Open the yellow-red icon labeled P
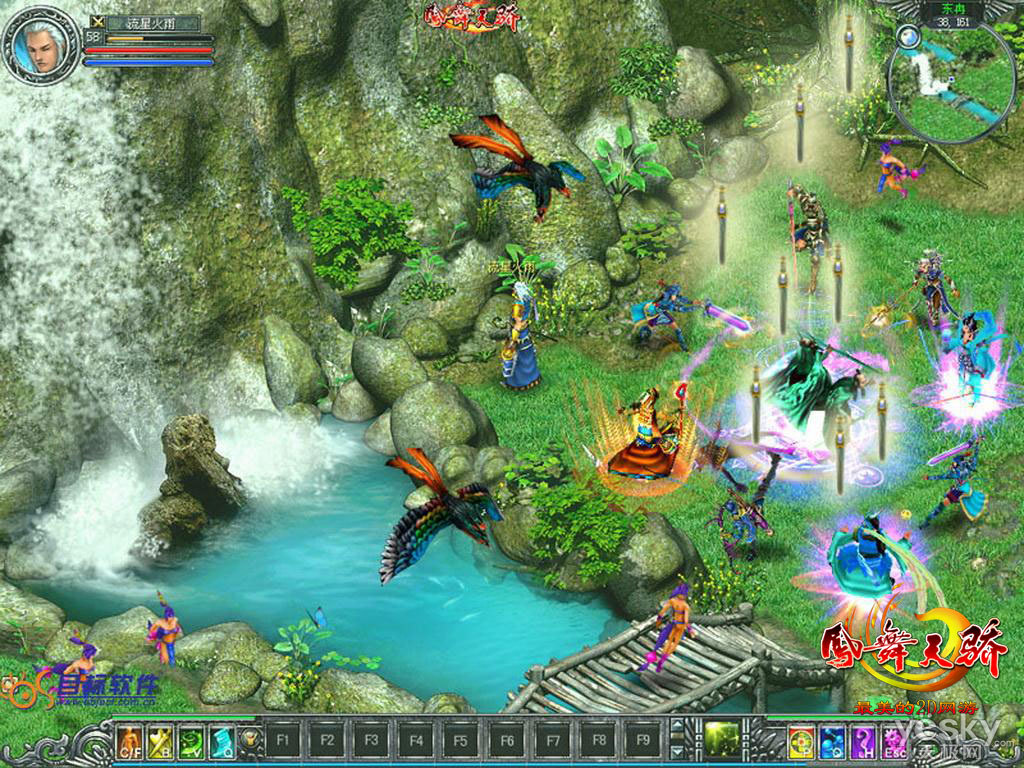This screenshot has height=768, width=1024. tap(801, 741)
